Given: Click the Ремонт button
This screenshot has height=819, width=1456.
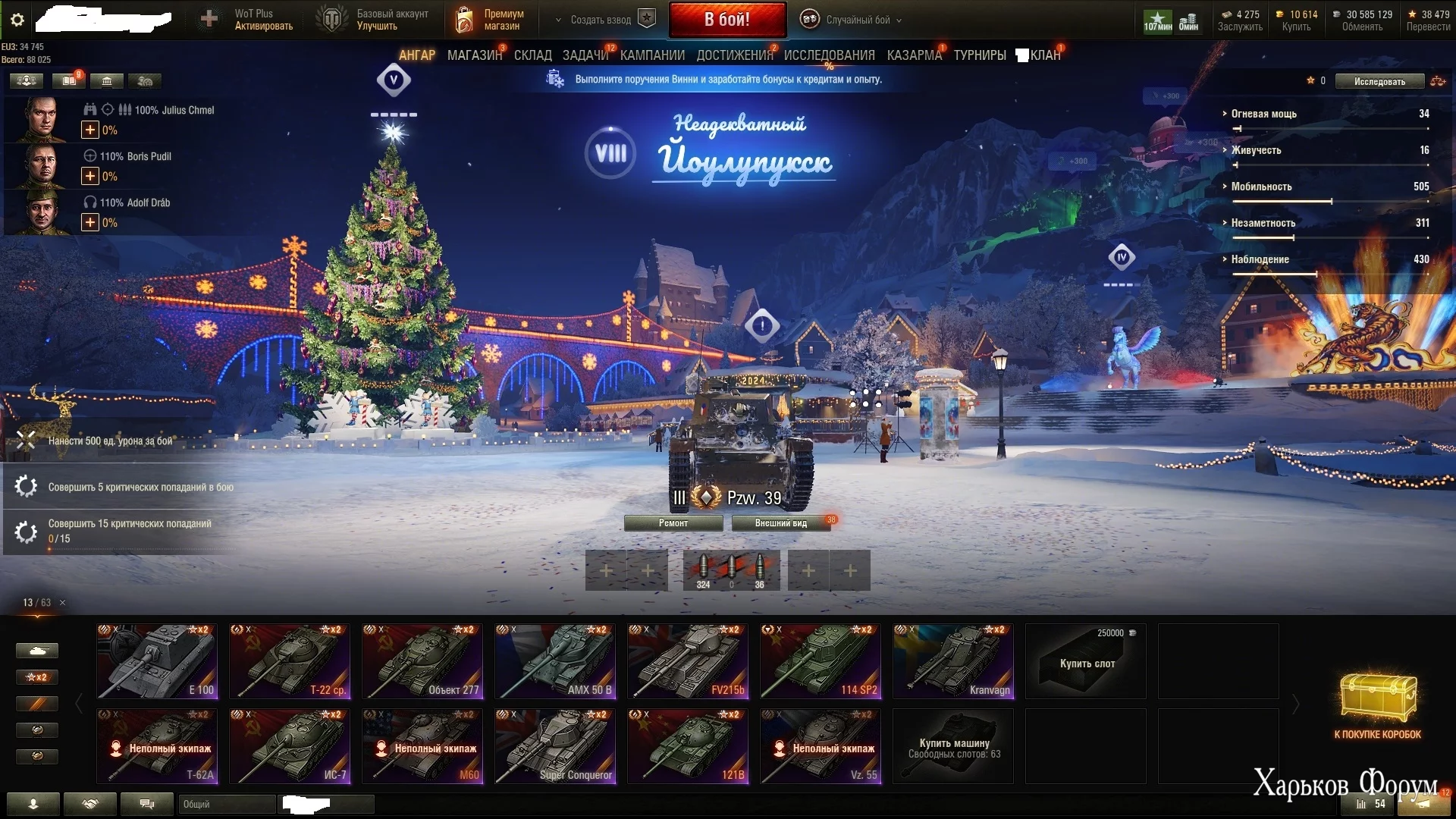Looking at the screenshot, I should pyautogui.click(x=673, y=523).
